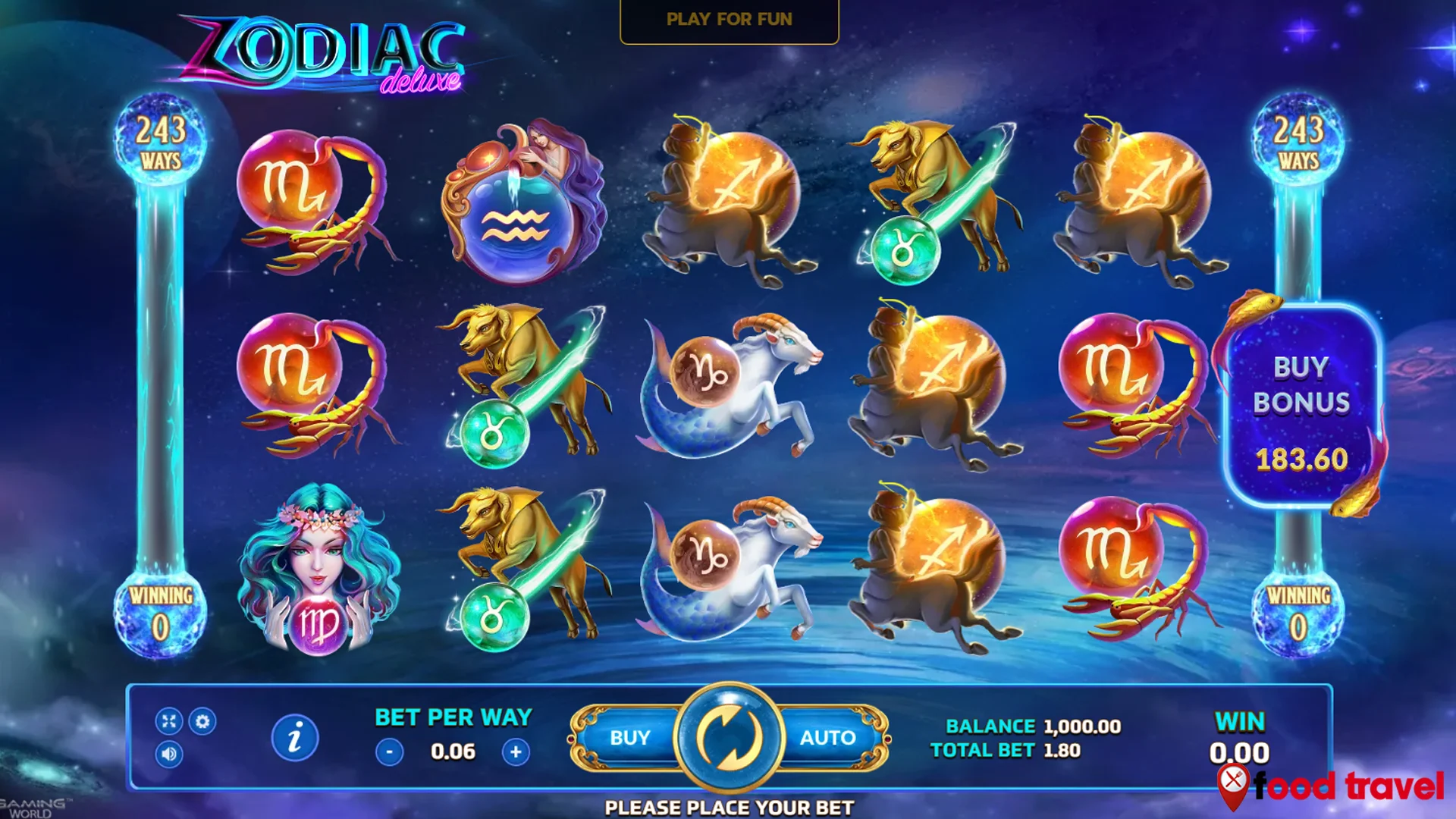
Task: Click the right WINNING 0 orb
Action: (1297, 614)
